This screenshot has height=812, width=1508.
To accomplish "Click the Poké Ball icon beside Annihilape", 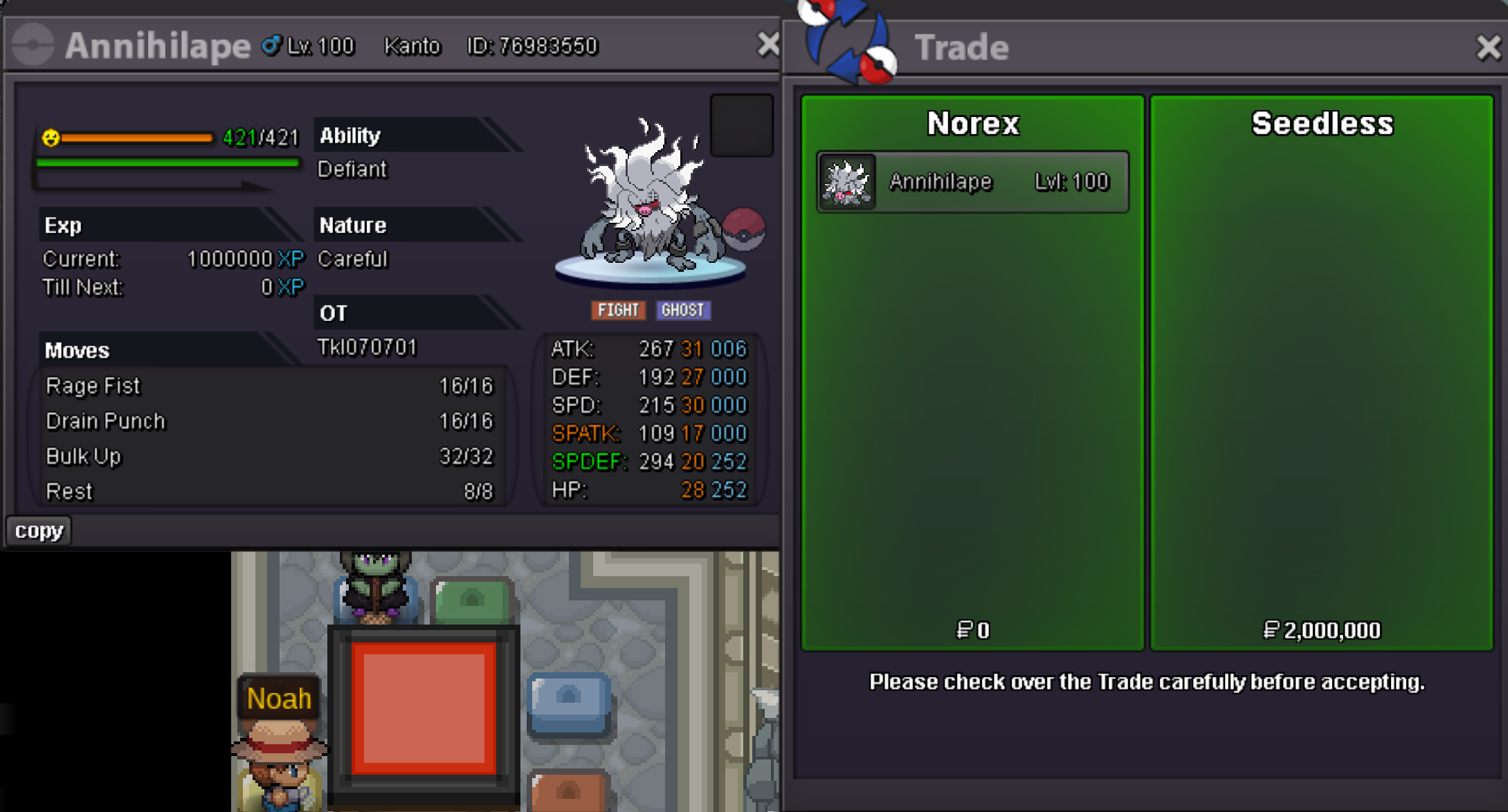I will tap(744, 229).
